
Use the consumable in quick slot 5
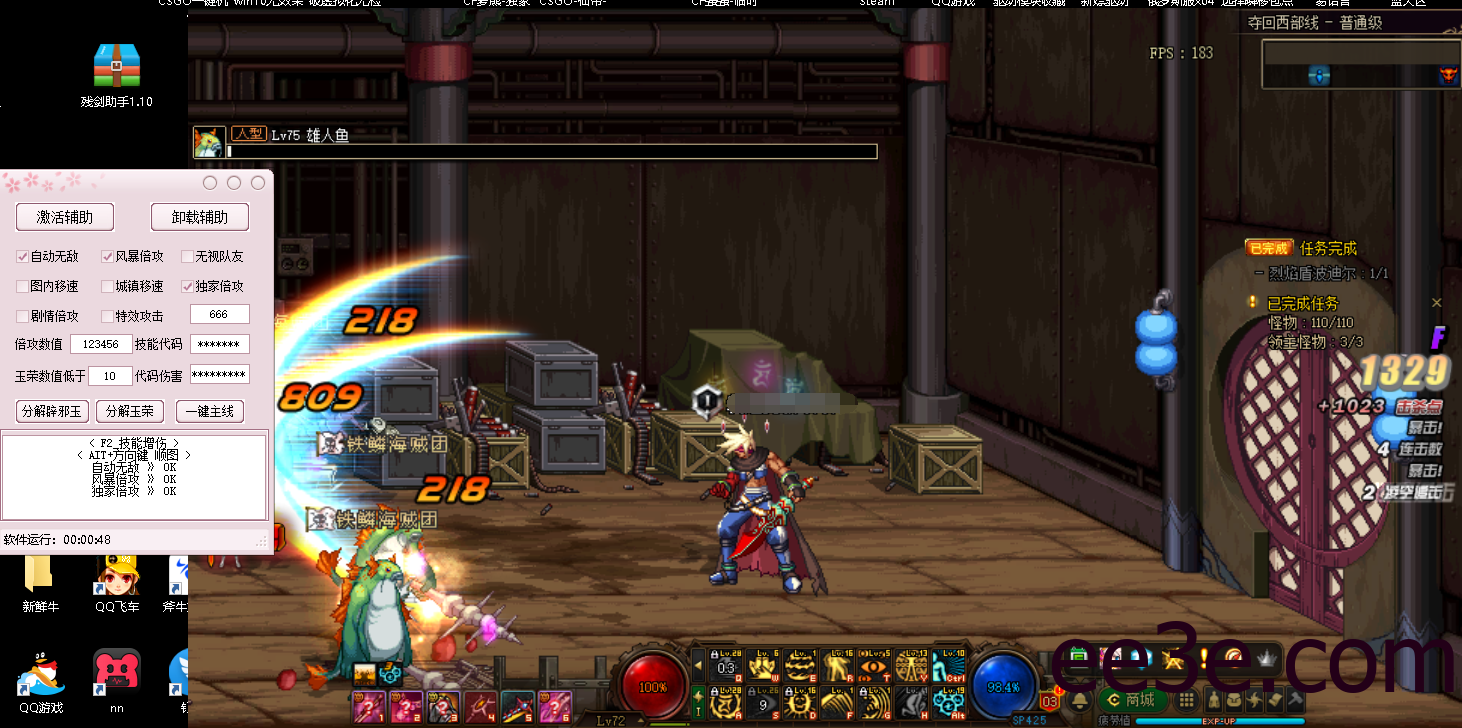[x=518, y=707]
